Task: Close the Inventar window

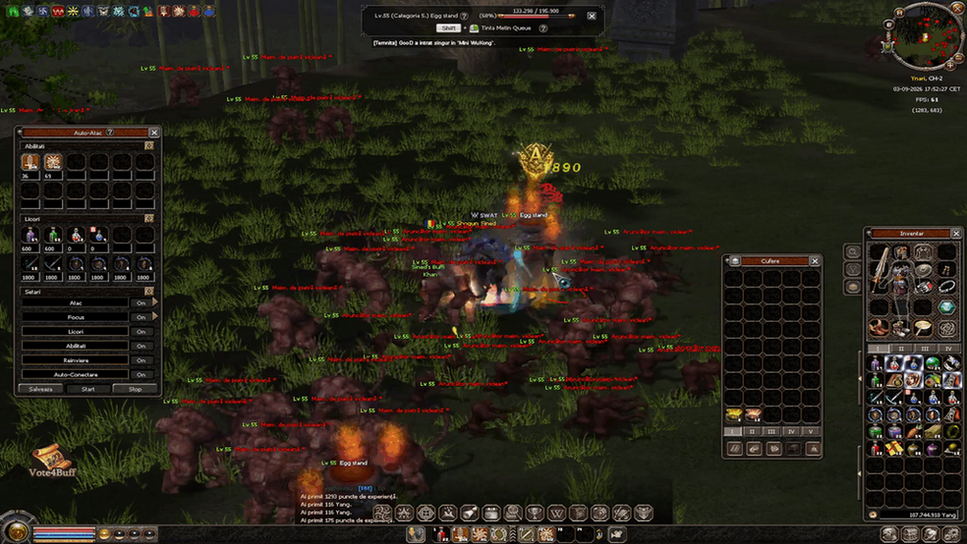Action: pyautogui.click(x=956, y=233)
